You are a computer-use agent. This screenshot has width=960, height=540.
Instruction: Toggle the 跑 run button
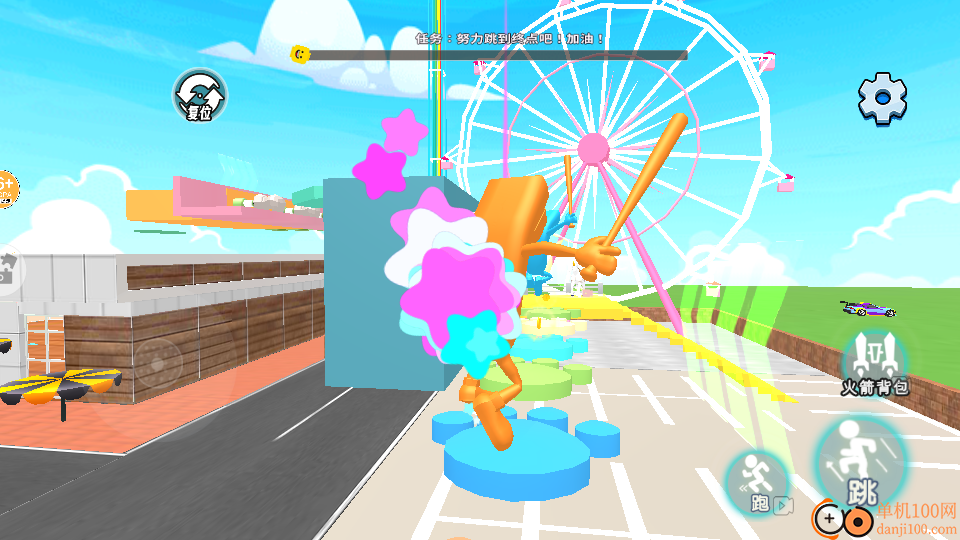(757, 483)
